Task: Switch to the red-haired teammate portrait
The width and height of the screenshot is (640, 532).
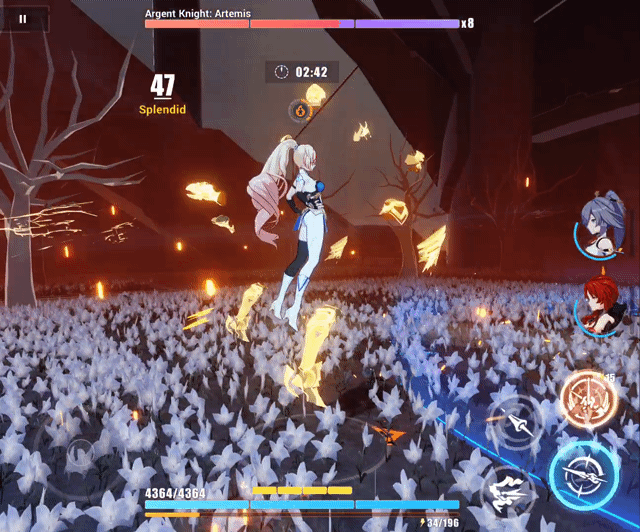Action: pos(603,305)
